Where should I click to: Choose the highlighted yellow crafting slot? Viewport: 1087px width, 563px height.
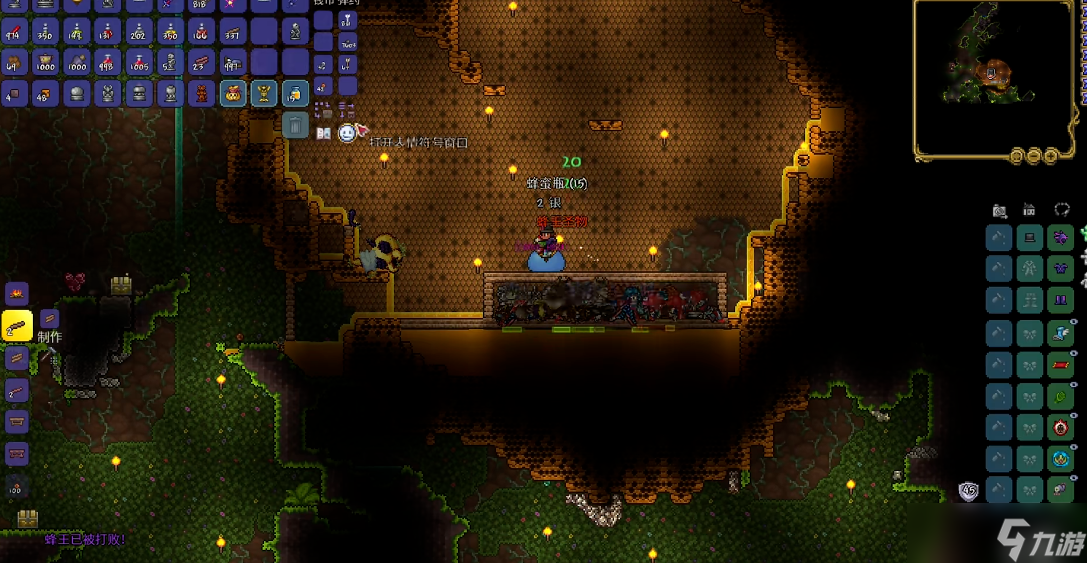[17, 325]
